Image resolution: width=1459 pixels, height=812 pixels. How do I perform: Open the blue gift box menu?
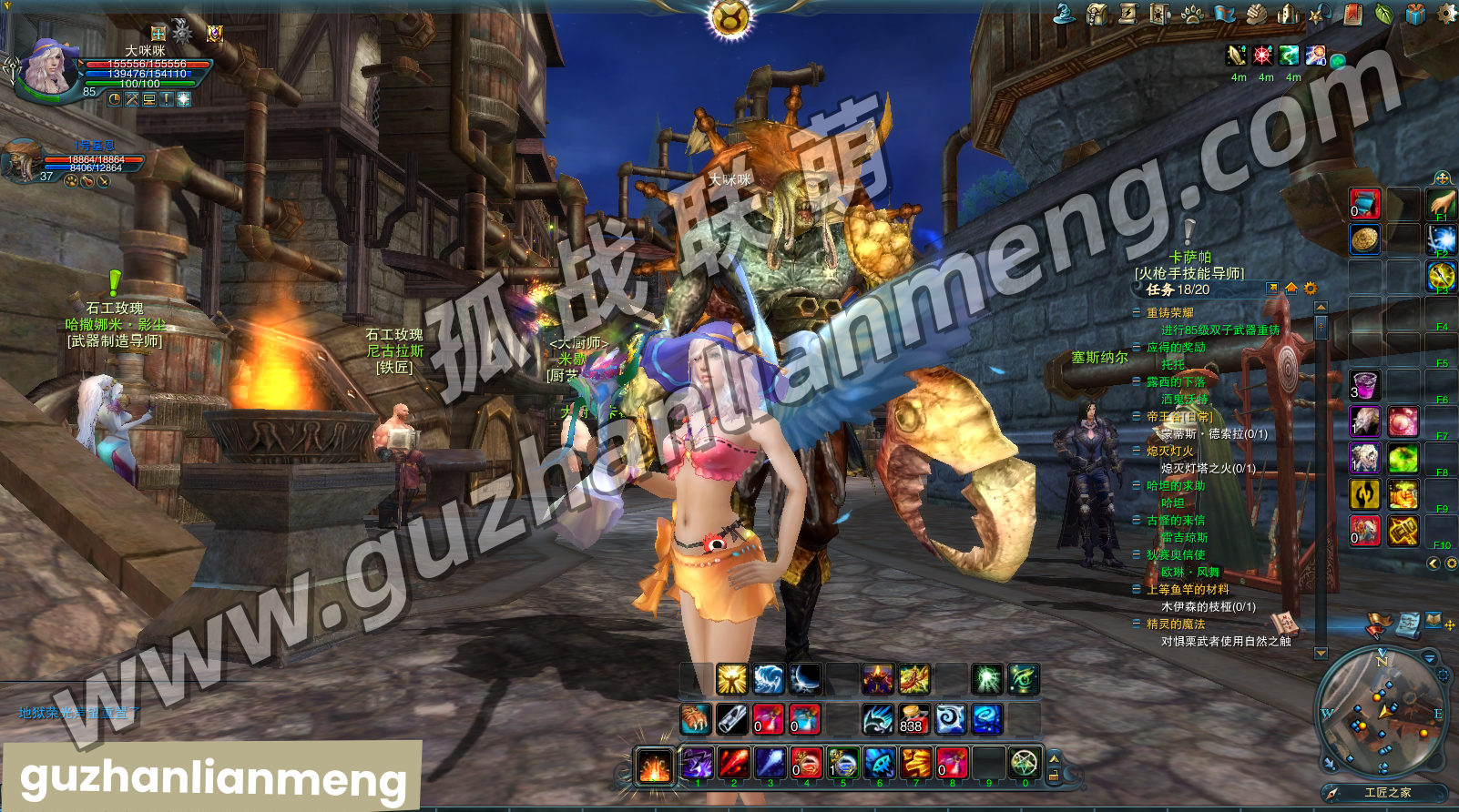tap(1414, 14)
